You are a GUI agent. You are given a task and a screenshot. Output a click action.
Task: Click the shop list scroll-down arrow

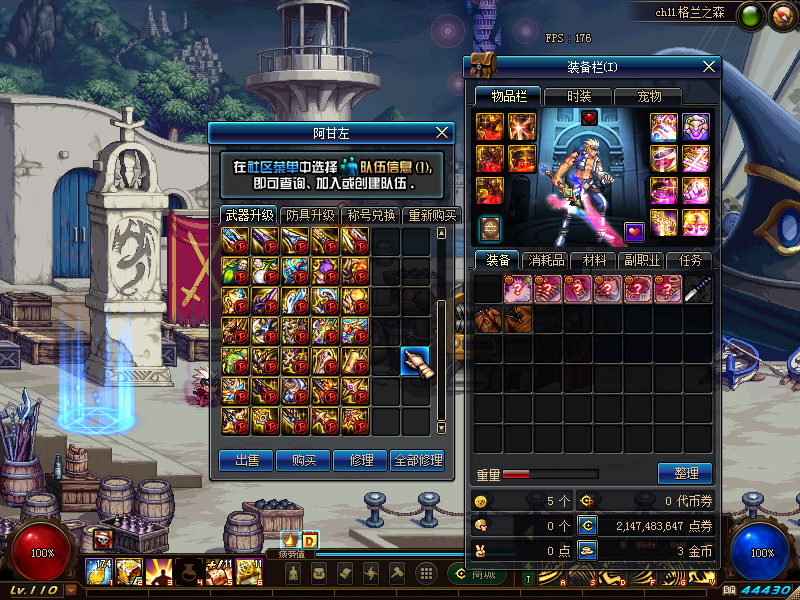(x=442, y=428)
